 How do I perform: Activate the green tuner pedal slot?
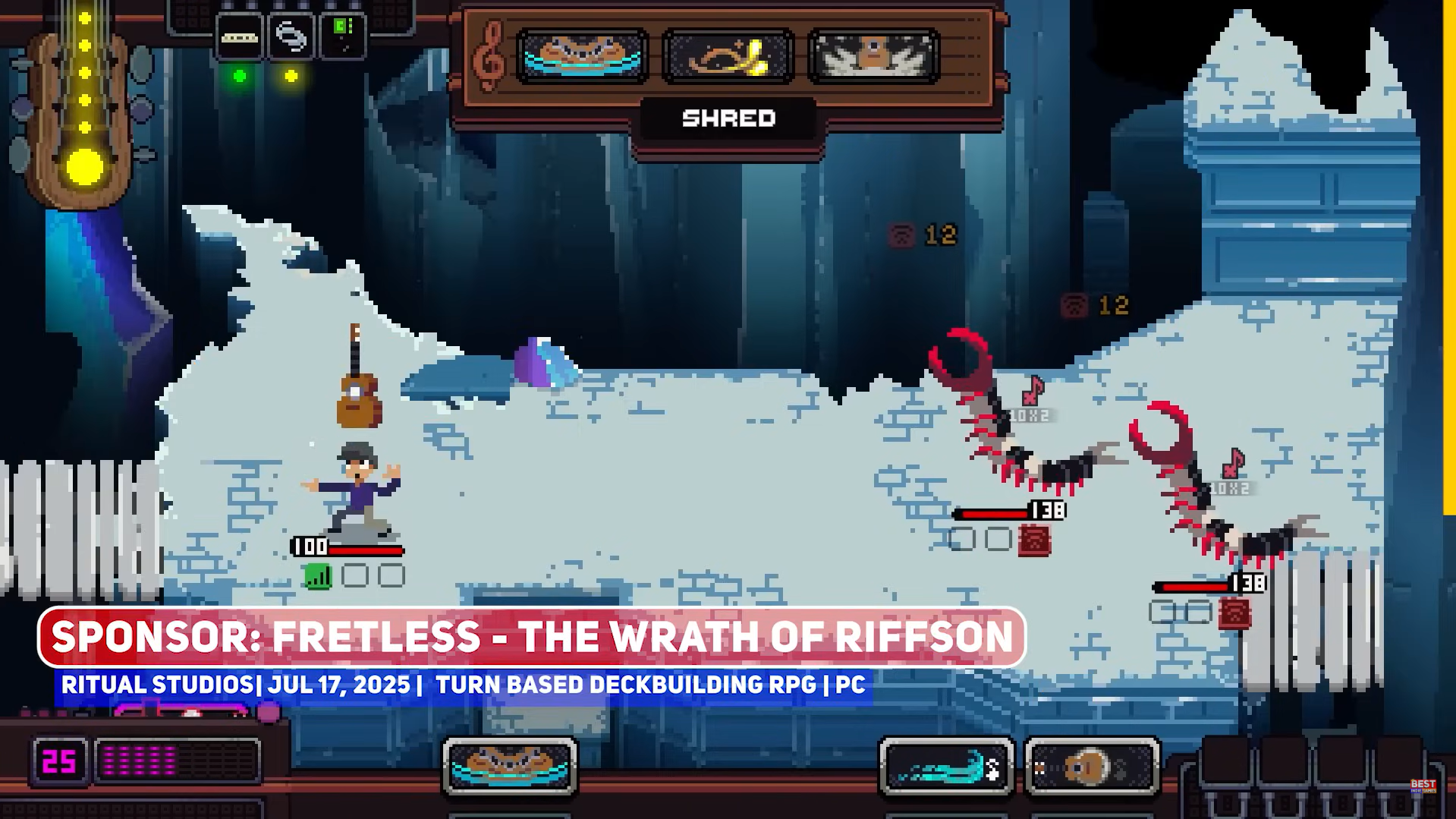tap(342, 35)
